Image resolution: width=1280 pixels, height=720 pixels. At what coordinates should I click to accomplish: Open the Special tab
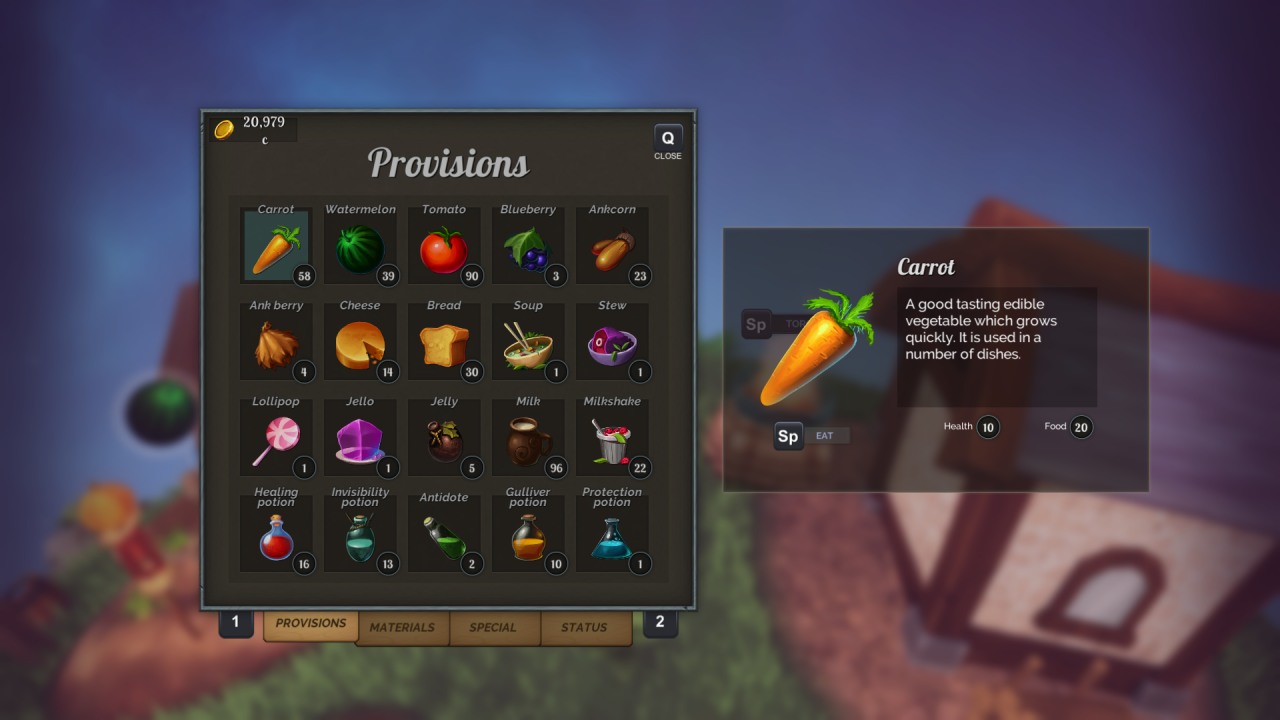tap(493, 628)
